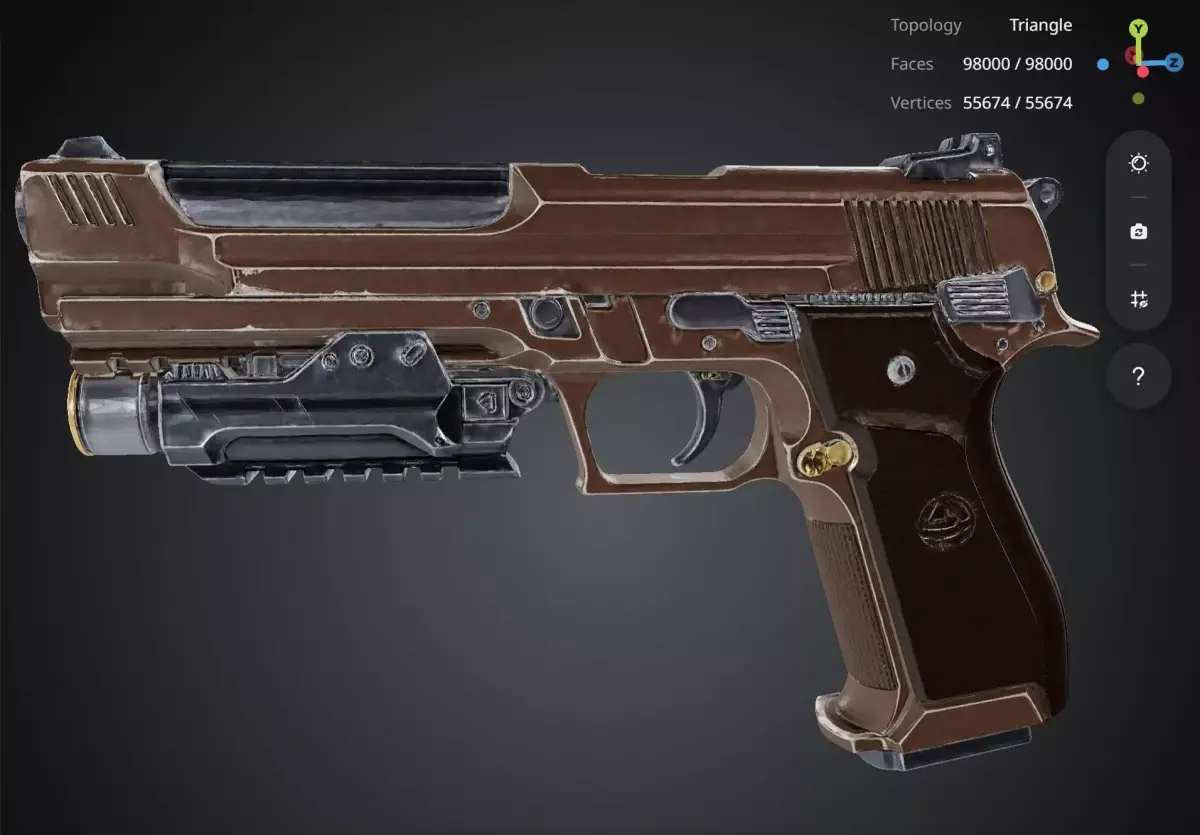
Task: Select the blue Z axis handle
Action: click(1174, 63)
